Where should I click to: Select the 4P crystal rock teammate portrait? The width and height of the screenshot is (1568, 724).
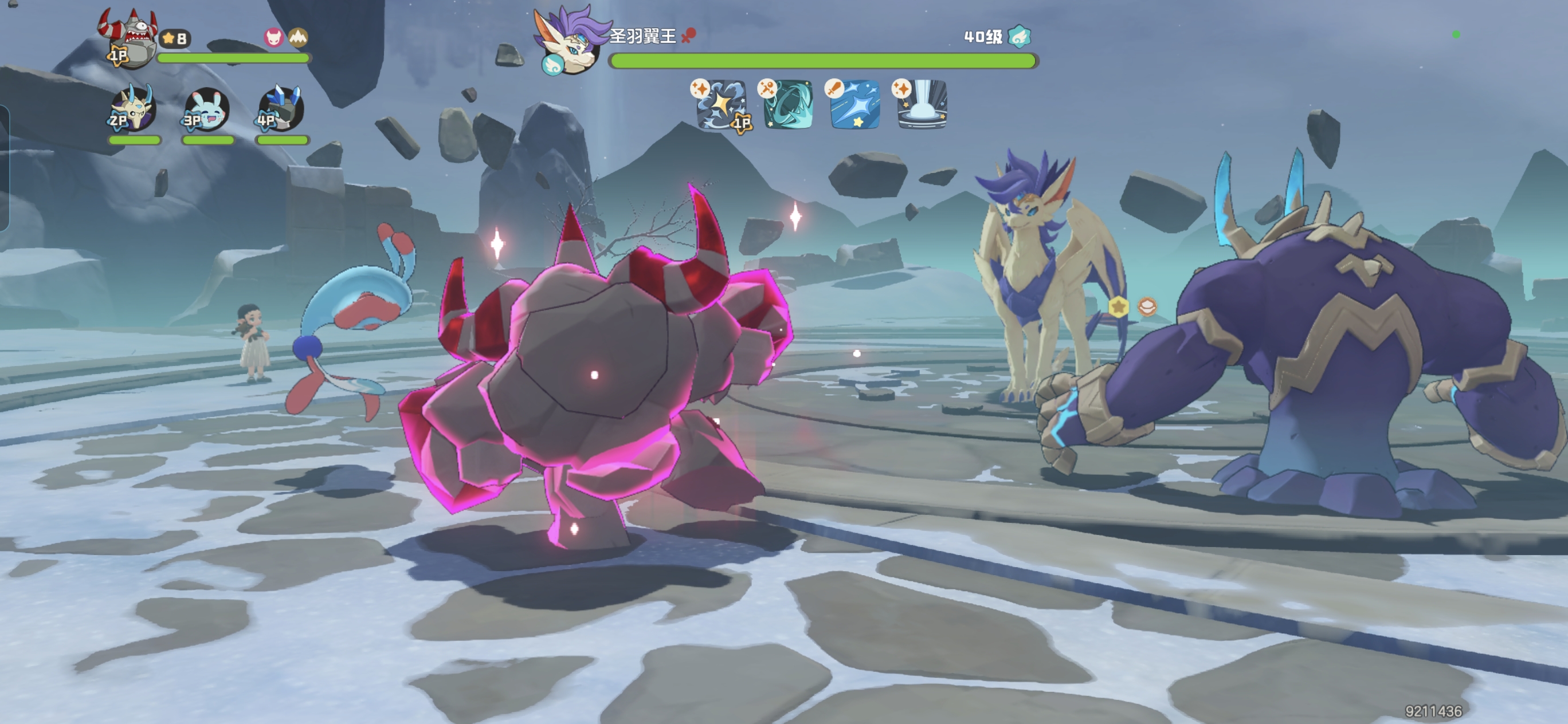[x=281, y=109]
